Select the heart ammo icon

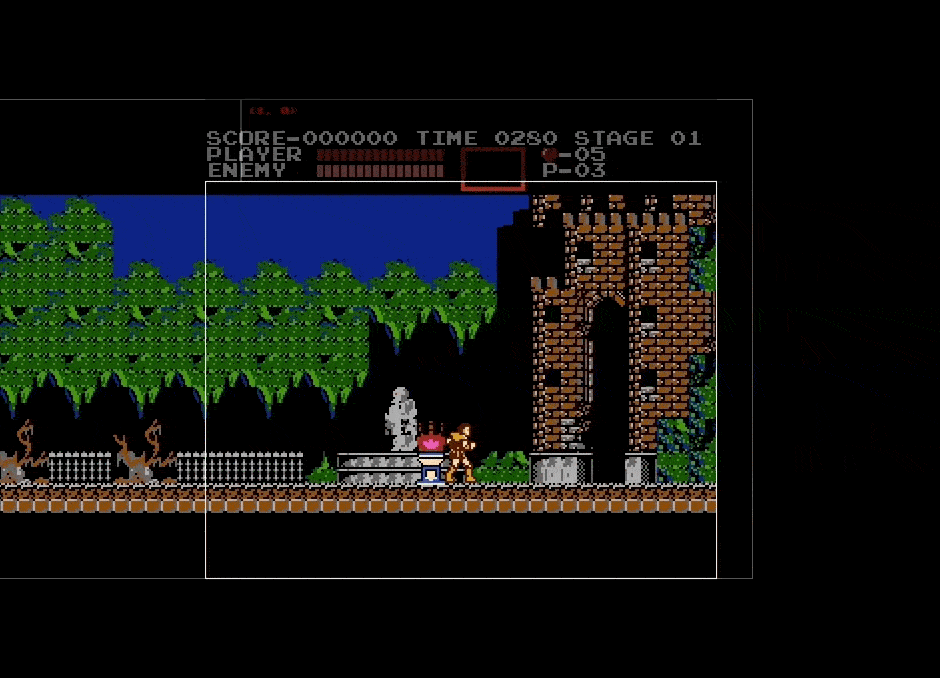click(x=549, y=155)
